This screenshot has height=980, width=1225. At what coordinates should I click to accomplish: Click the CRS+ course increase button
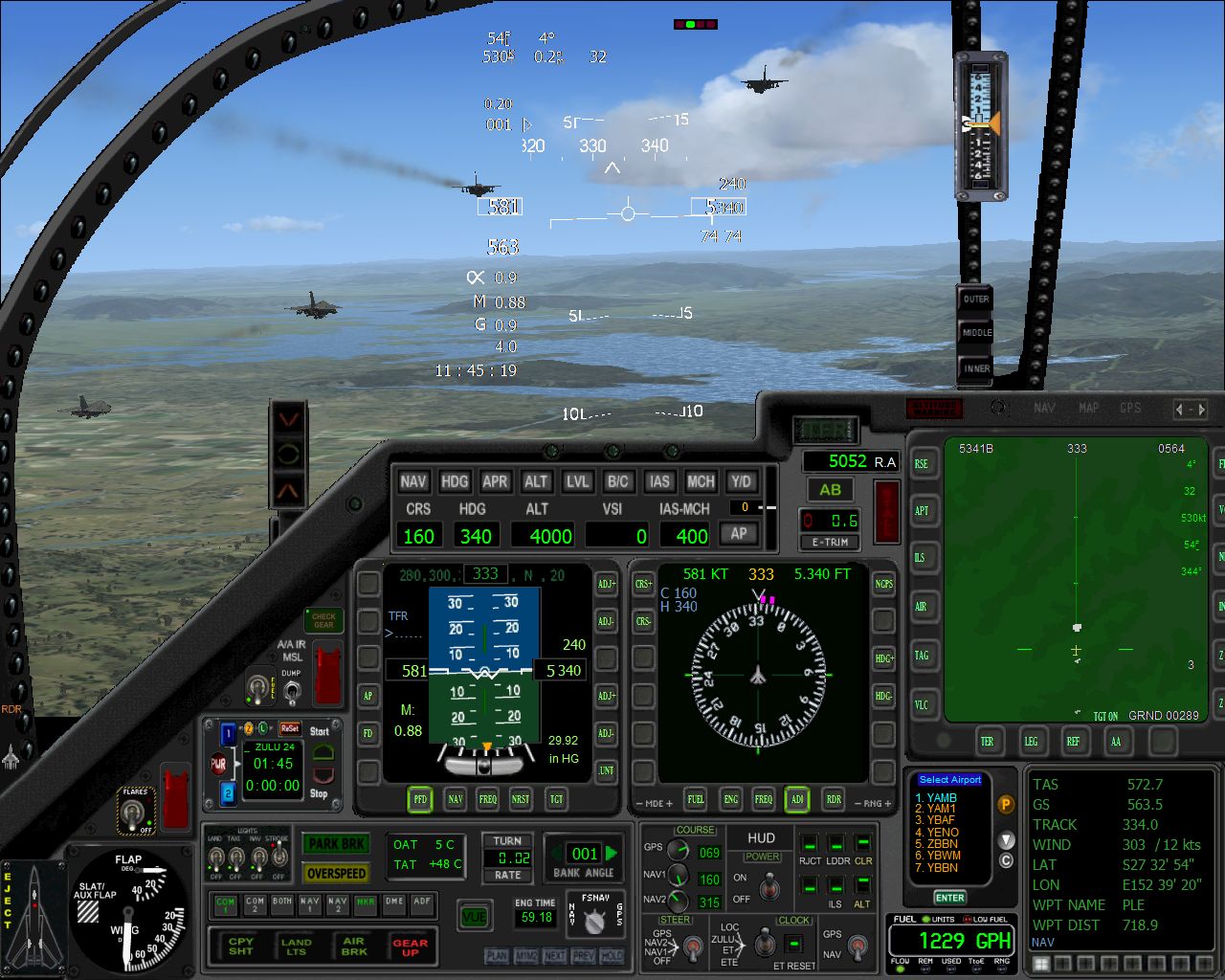(644, 584)
